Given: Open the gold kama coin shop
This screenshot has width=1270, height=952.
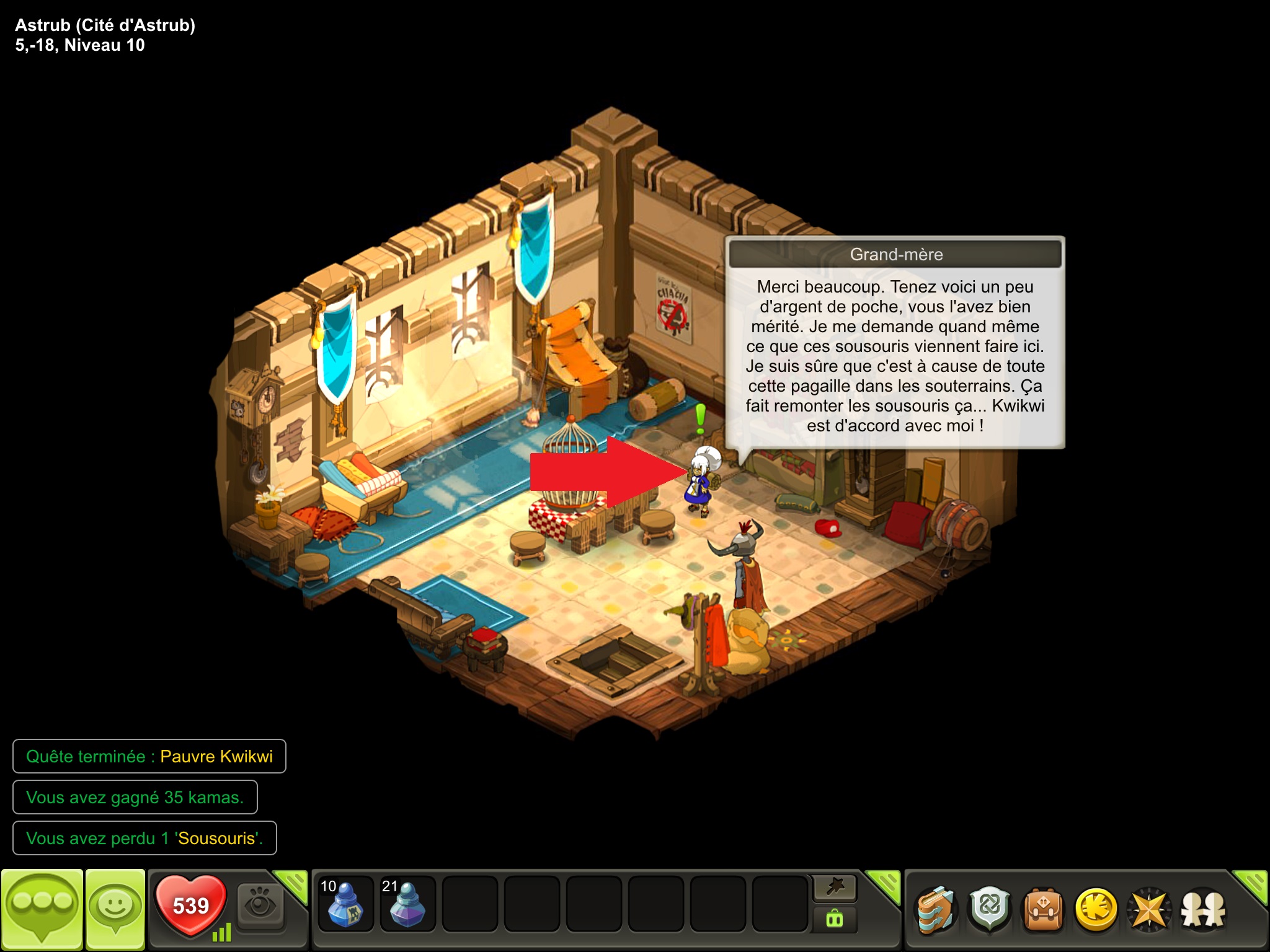Looking at the screenshot, I should tap(1096, 910).
